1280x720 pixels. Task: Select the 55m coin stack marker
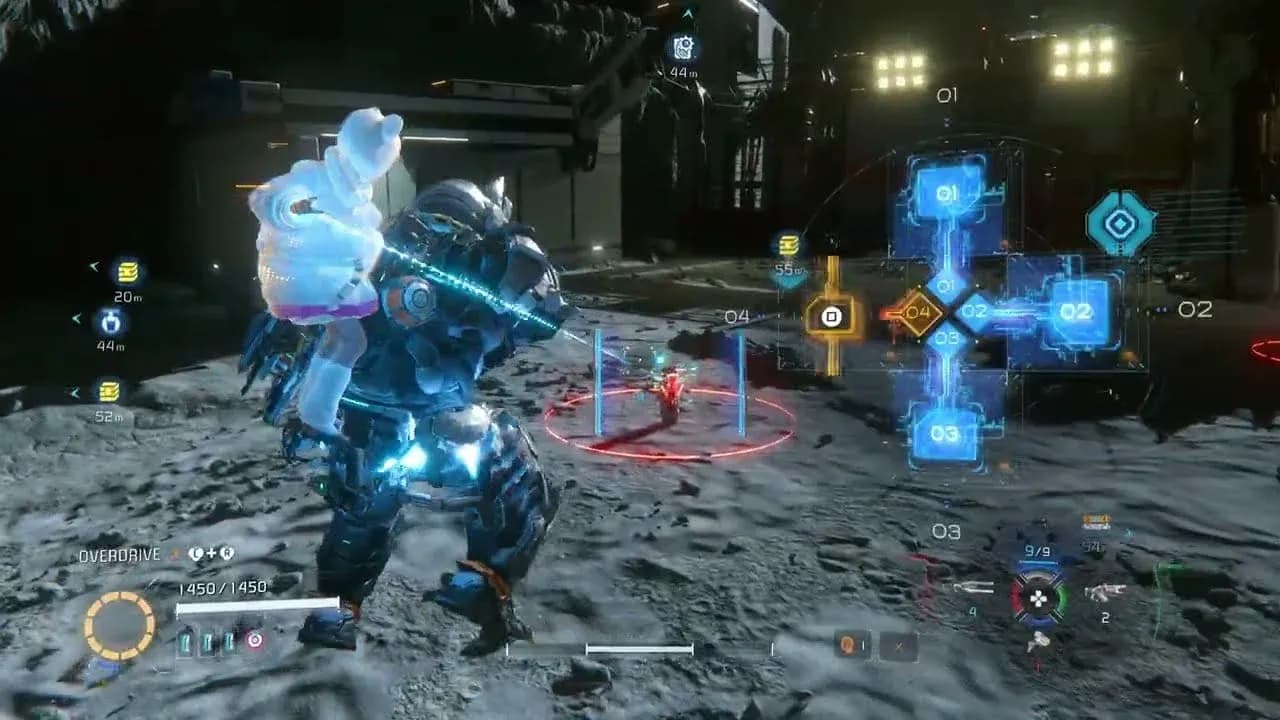789,246
